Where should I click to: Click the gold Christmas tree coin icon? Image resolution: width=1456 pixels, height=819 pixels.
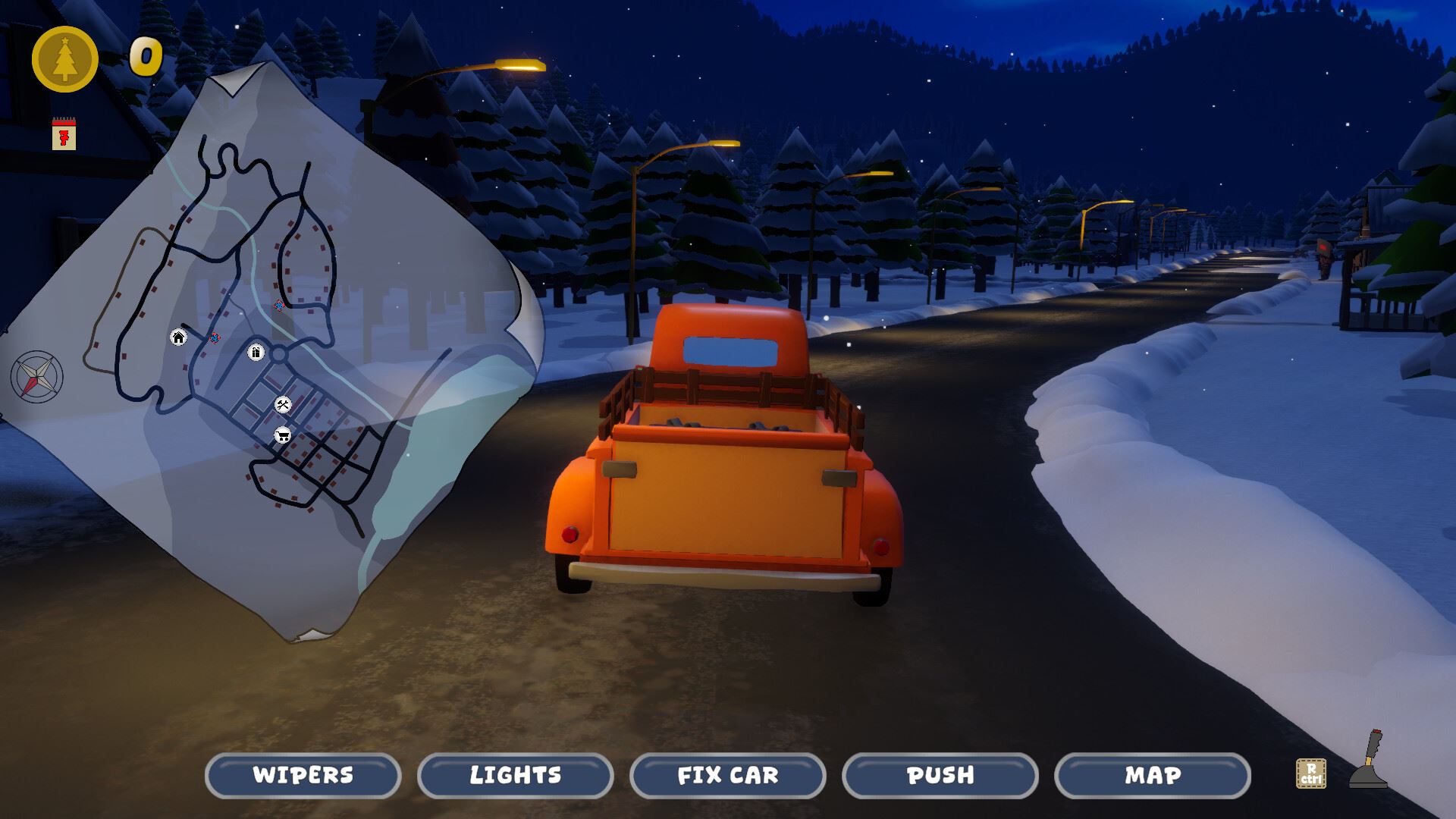65,59
